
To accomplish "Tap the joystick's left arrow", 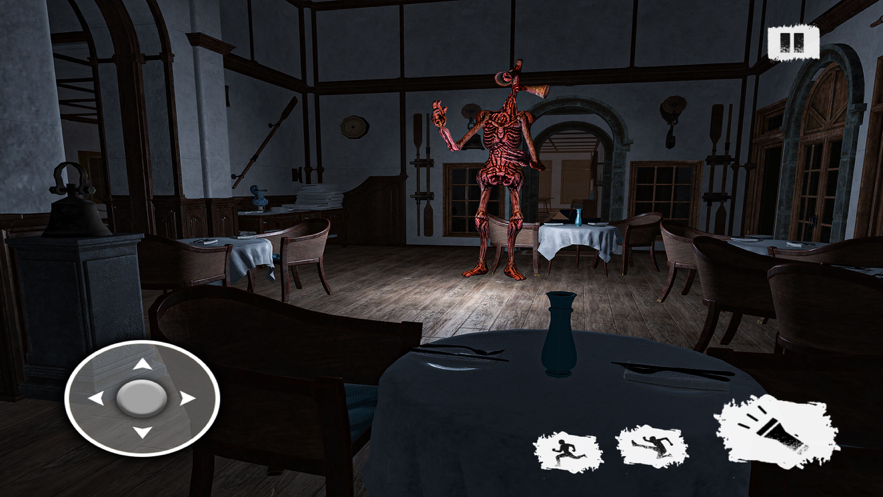I will tap(96, 398).
